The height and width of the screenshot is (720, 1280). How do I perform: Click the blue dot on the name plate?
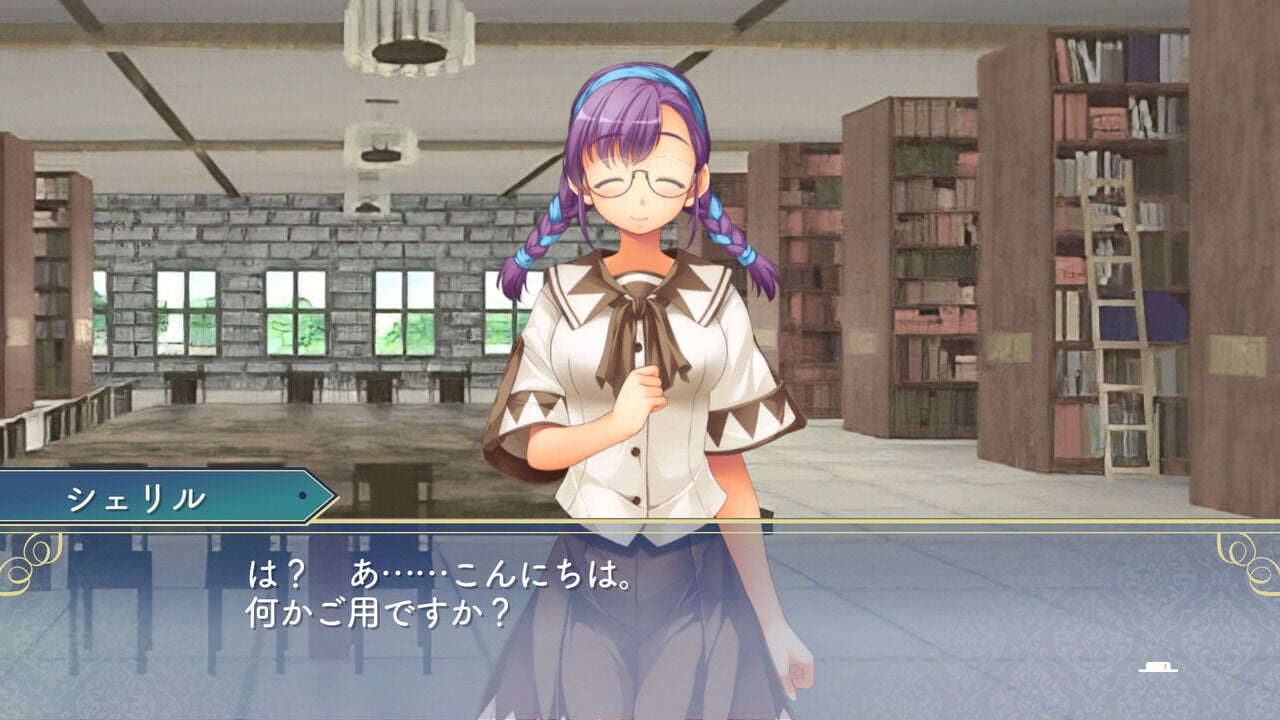(301, 494)
